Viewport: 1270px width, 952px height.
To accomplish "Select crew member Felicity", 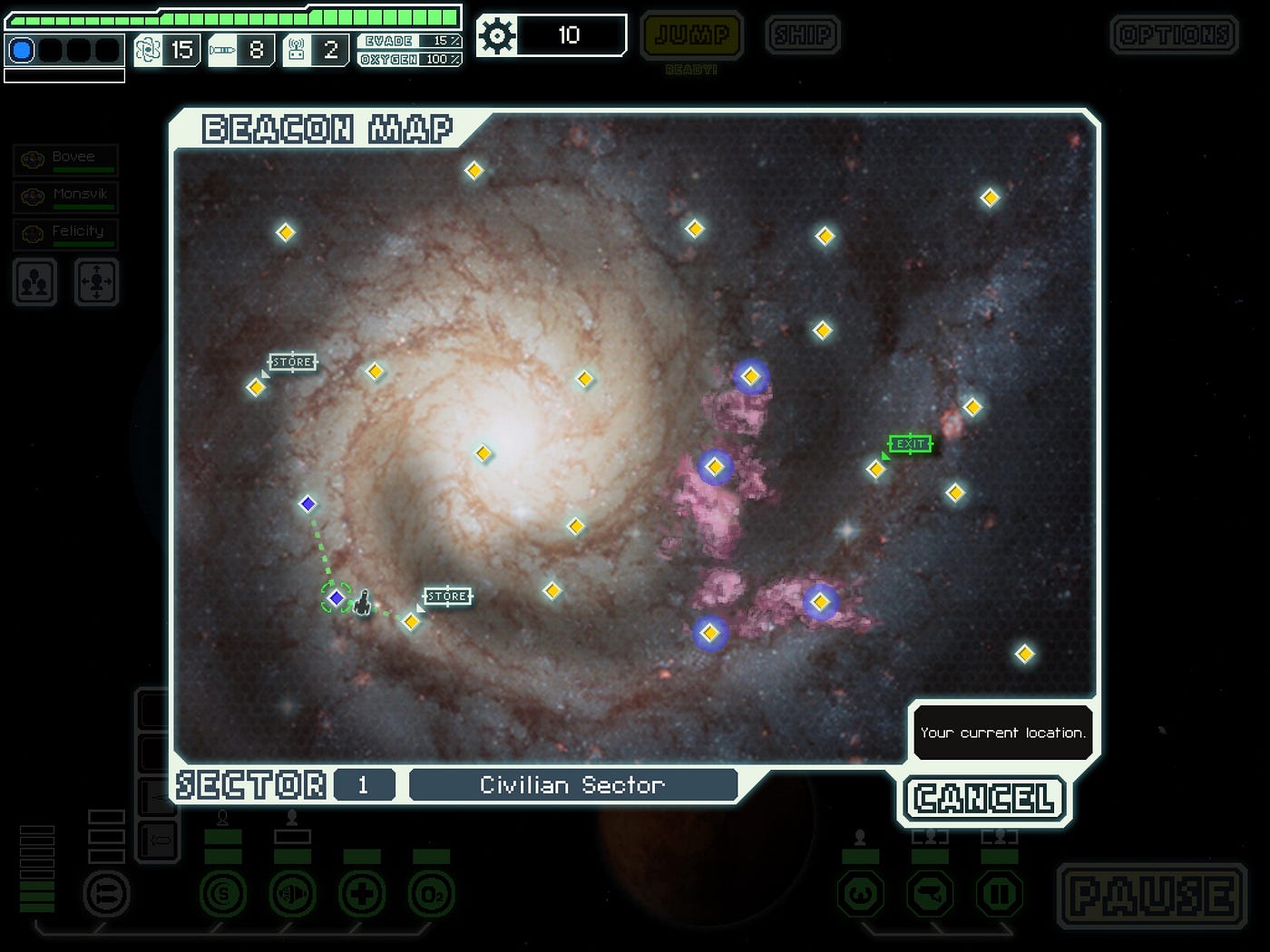I will pos(66,234).
